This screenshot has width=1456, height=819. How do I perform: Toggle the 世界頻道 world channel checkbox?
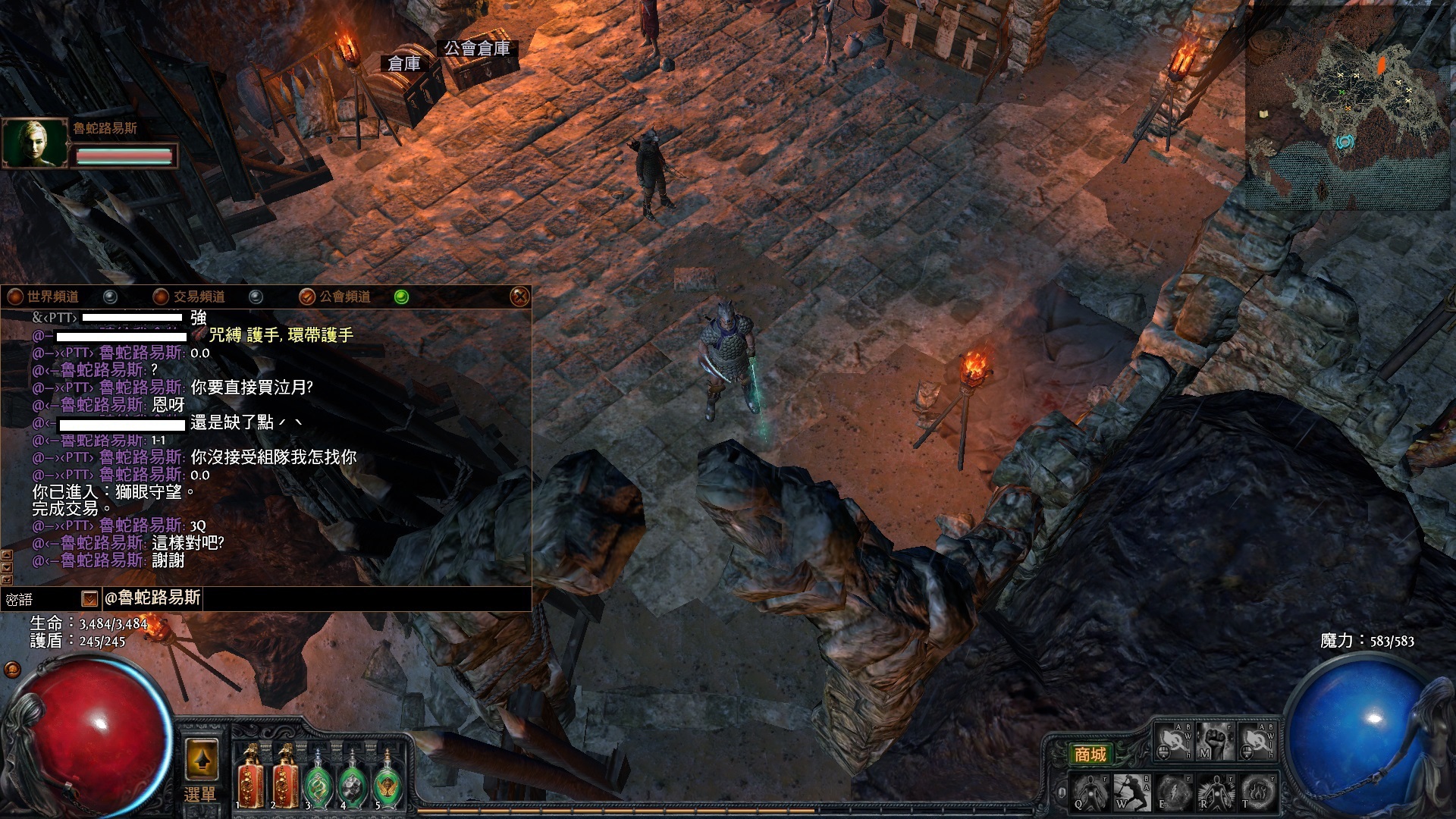pos(111,297)
